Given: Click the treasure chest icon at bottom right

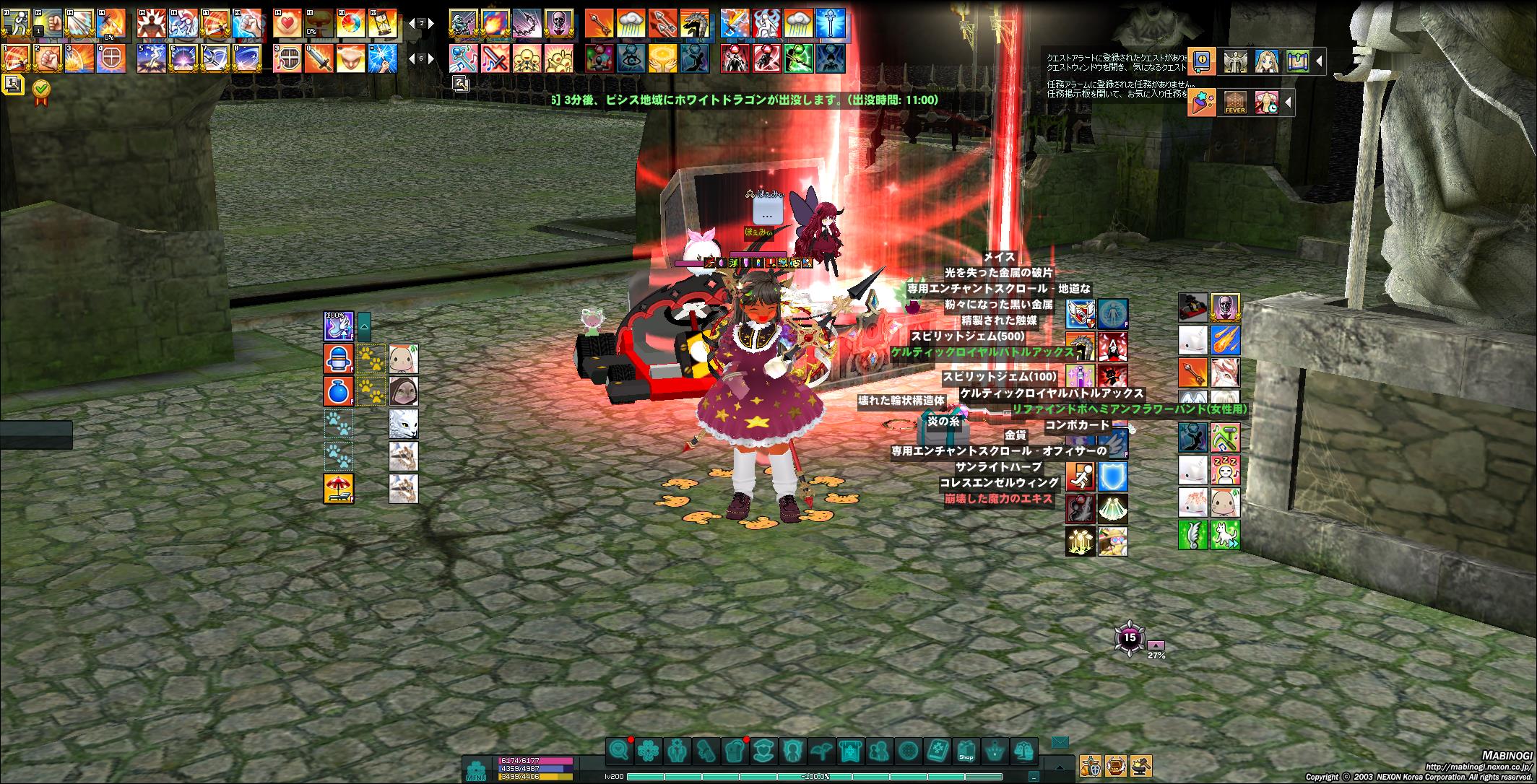Looking at the screenshot, I should 1116,765.
